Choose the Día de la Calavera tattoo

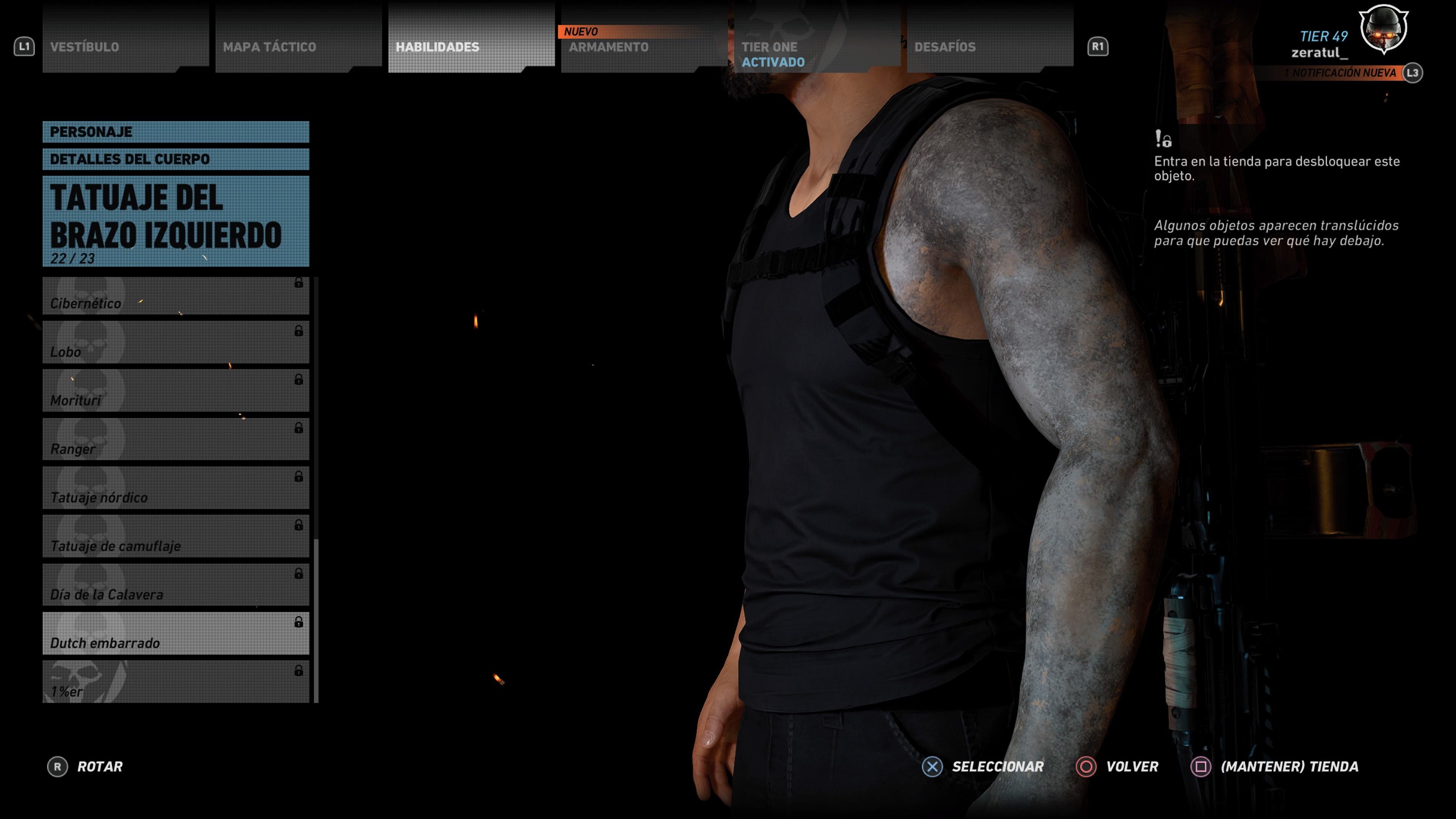pos(176,585)
